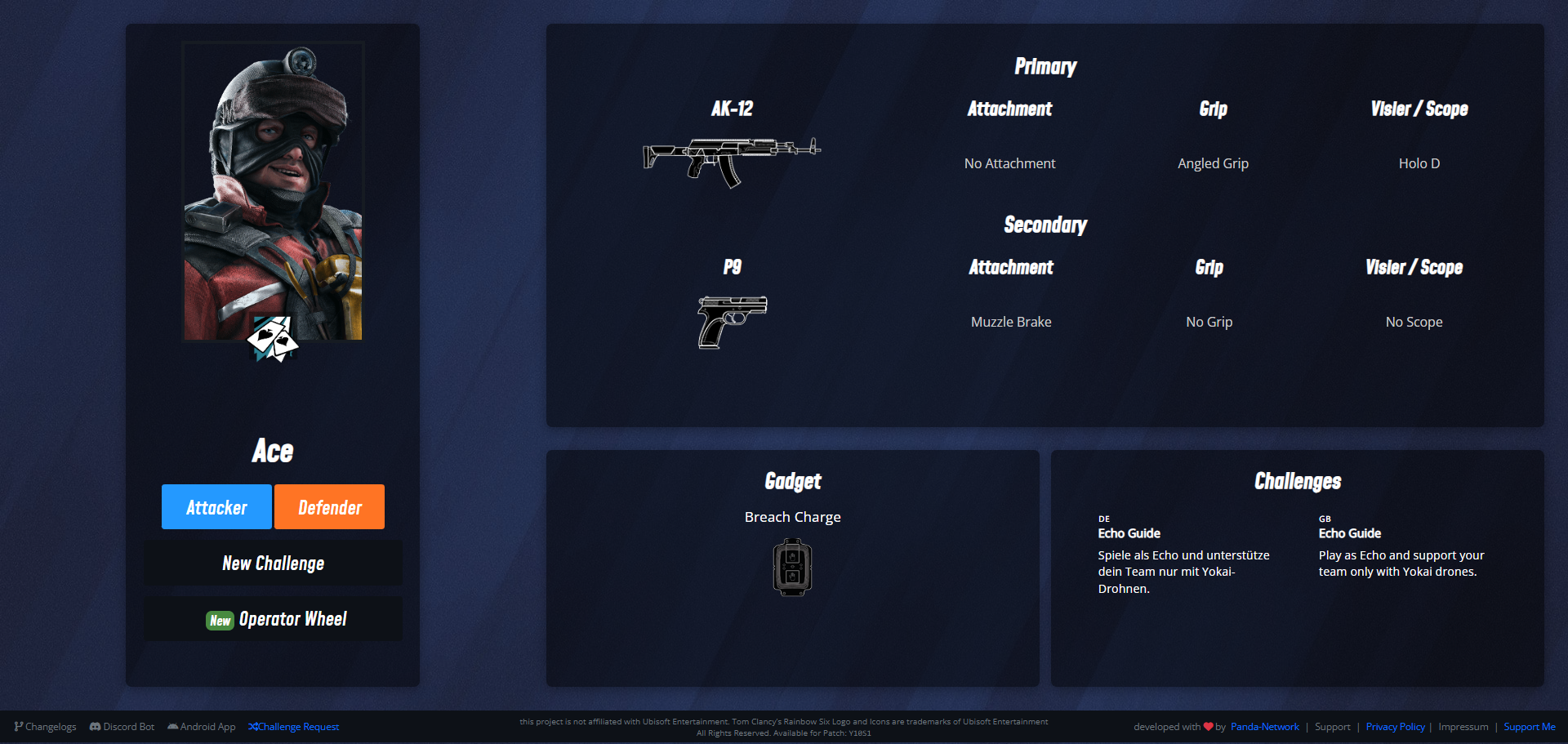Open the Discord Bot link
Image resolution: width=1568 pixels, height=744 pixels.
(x=122, y=727)
